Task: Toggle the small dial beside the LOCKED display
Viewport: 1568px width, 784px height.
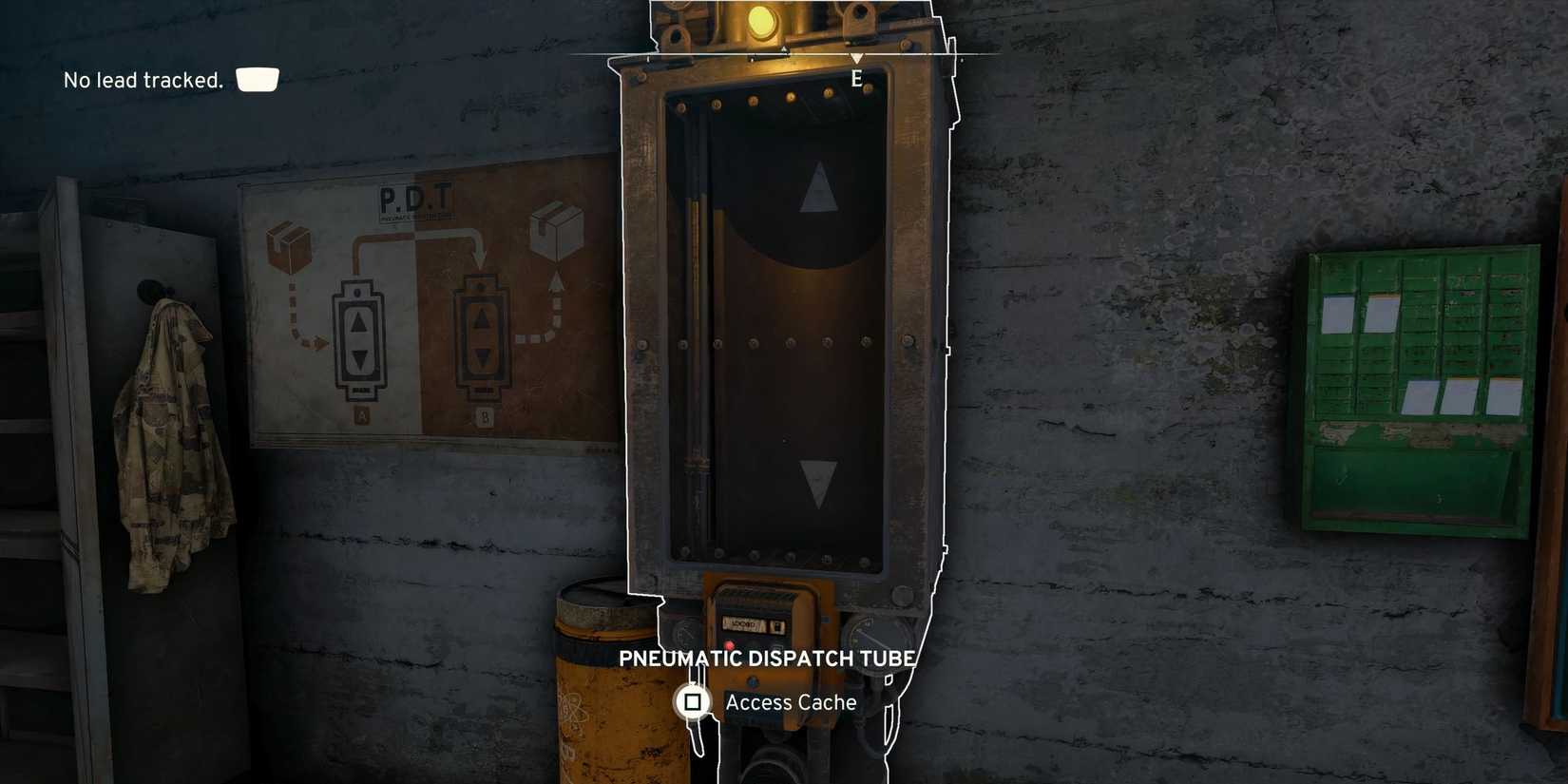Action: point(776,624)
